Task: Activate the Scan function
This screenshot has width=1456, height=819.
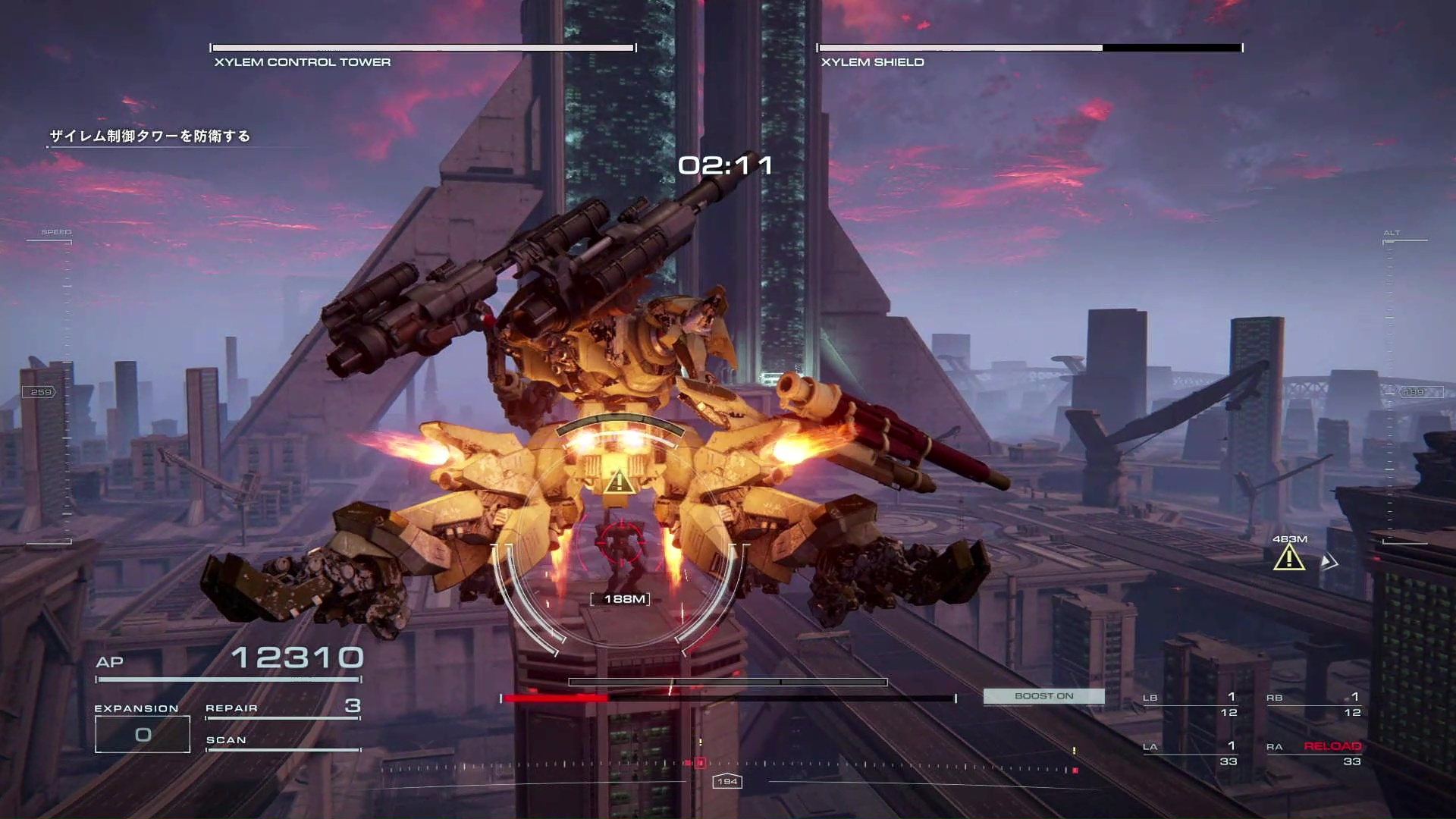Action: coord(282,741)
